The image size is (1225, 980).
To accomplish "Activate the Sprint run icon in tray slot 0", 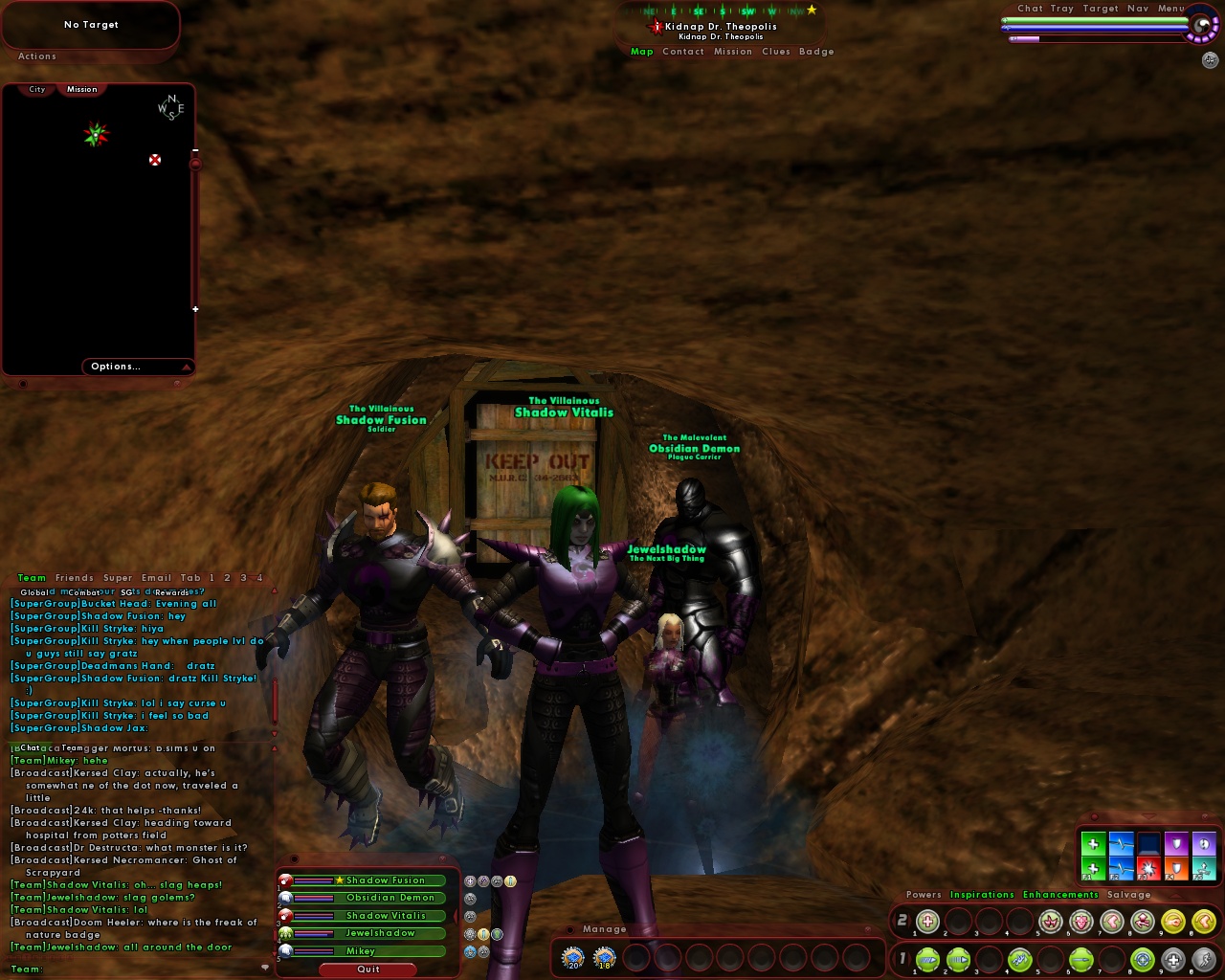I will coord(1206,959).
